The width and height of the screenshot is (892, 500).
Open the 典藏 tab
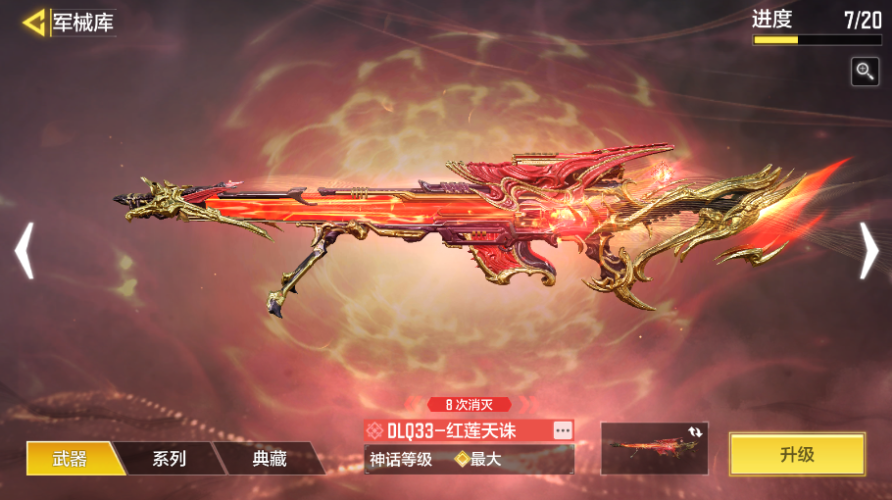[x=269, y=458]
